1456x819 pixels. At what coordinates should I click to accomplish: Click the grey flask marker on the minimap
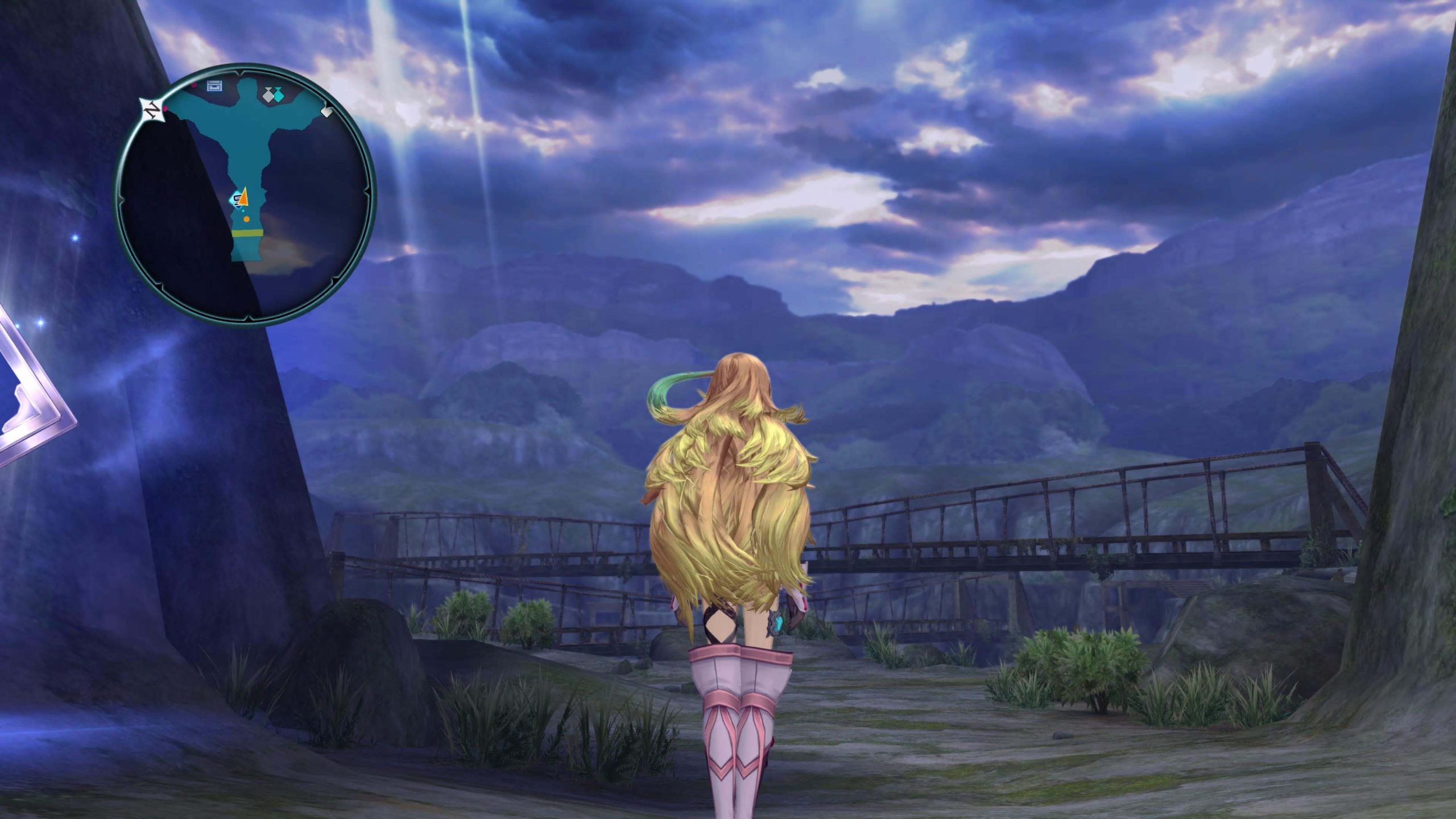pos(268,95)
